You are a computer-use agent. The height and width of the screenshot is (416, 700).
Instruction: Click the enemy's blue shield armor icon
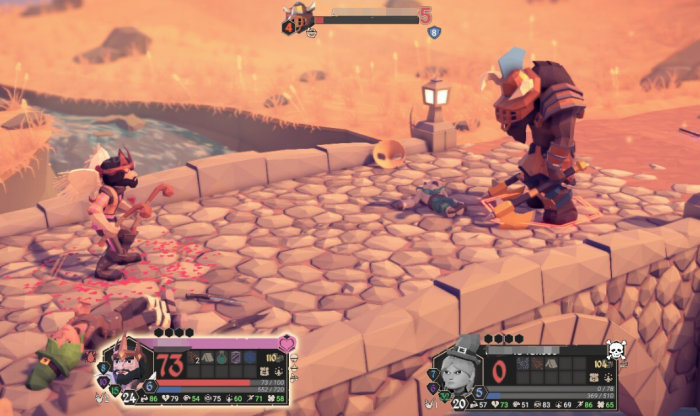[434, 32]
